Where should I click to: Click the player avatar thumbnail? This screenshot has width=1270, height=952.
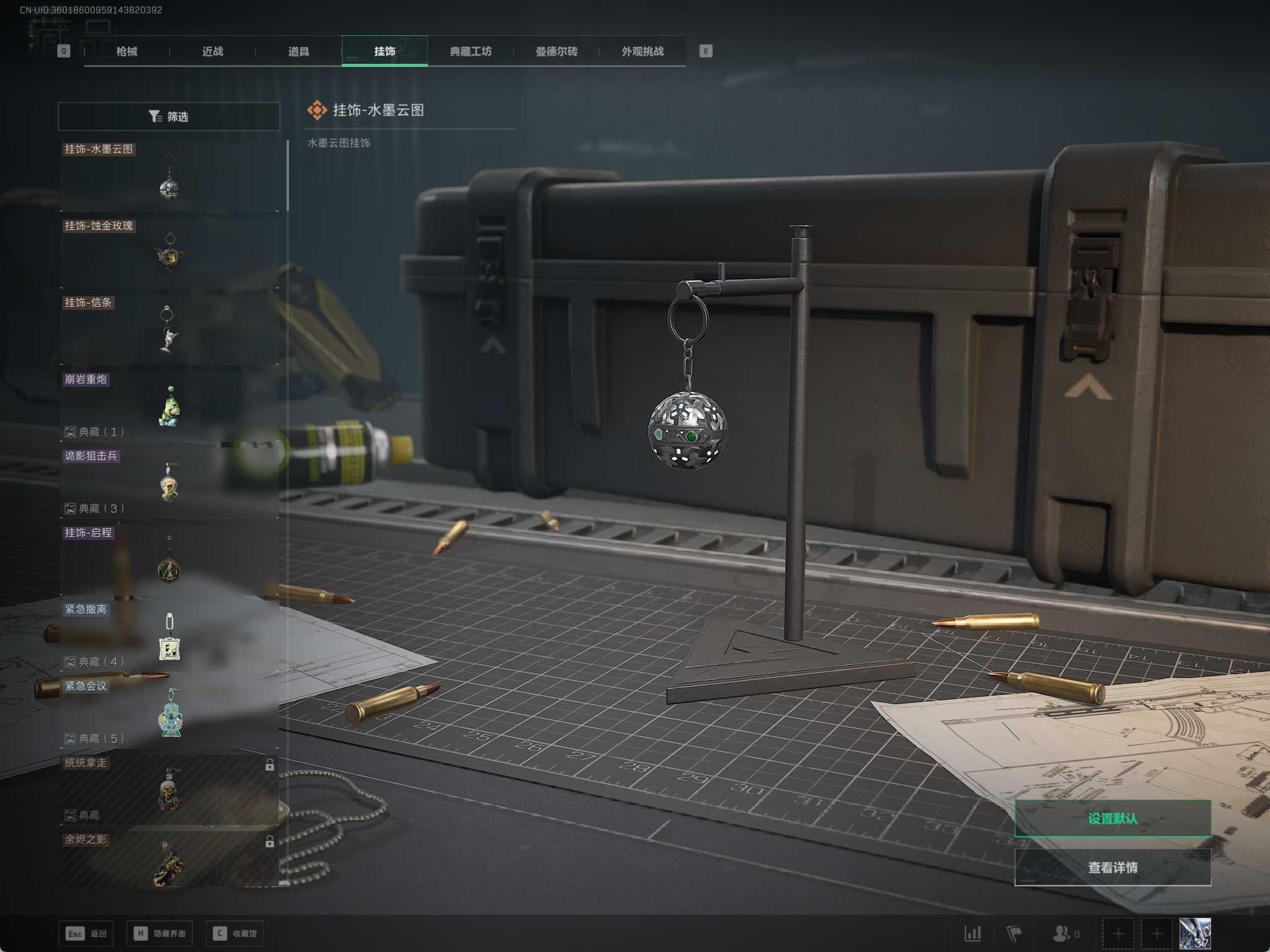pyautogui.click(x=1194, y=933)
